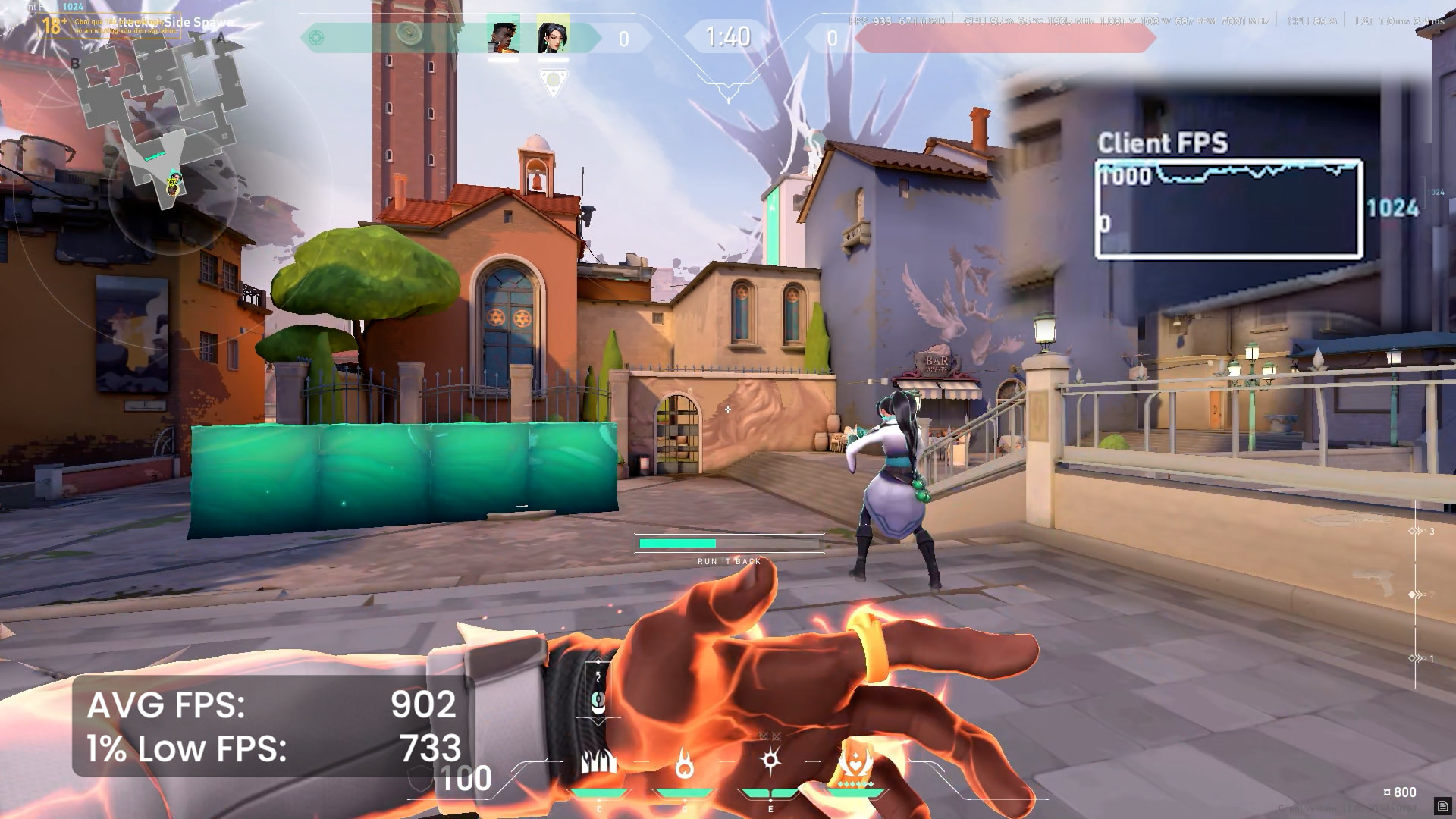Click the Client FPS graph panel

pyautogui.click(x=1228, y=209)
